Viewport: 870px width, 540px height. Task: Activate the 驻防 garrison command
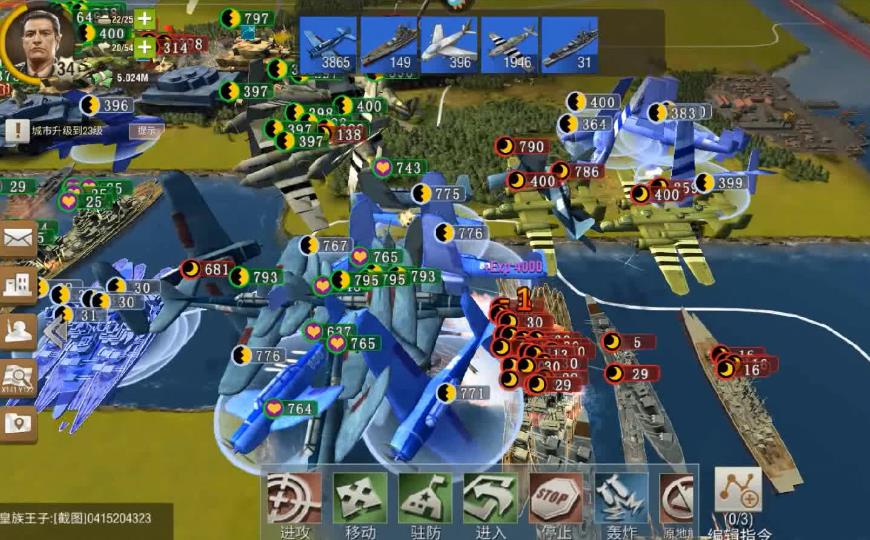point(425,498)
